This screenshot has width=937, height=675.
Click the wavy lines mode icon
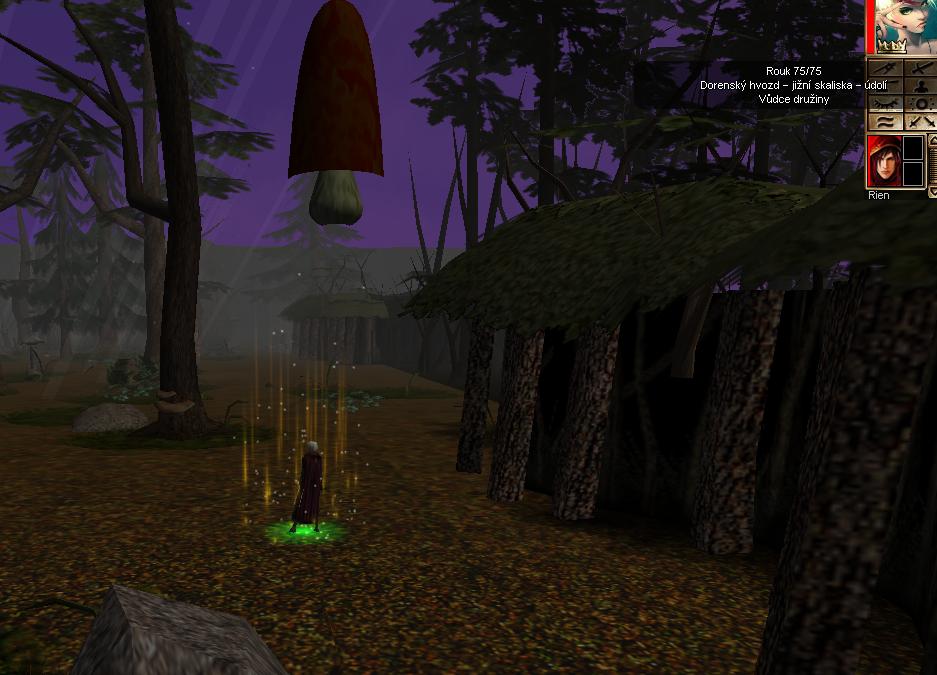pyautogui.click(x=884, y=122)
